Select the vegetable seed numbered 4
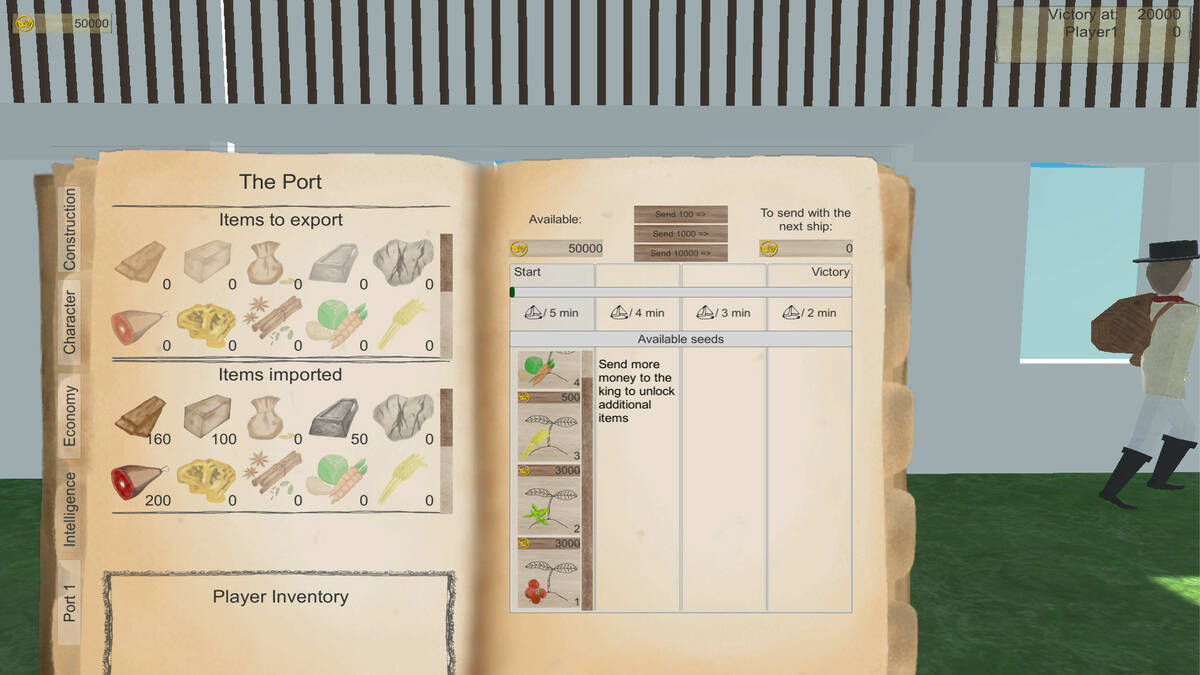The image size is (1200, 675). coord(546,369)
